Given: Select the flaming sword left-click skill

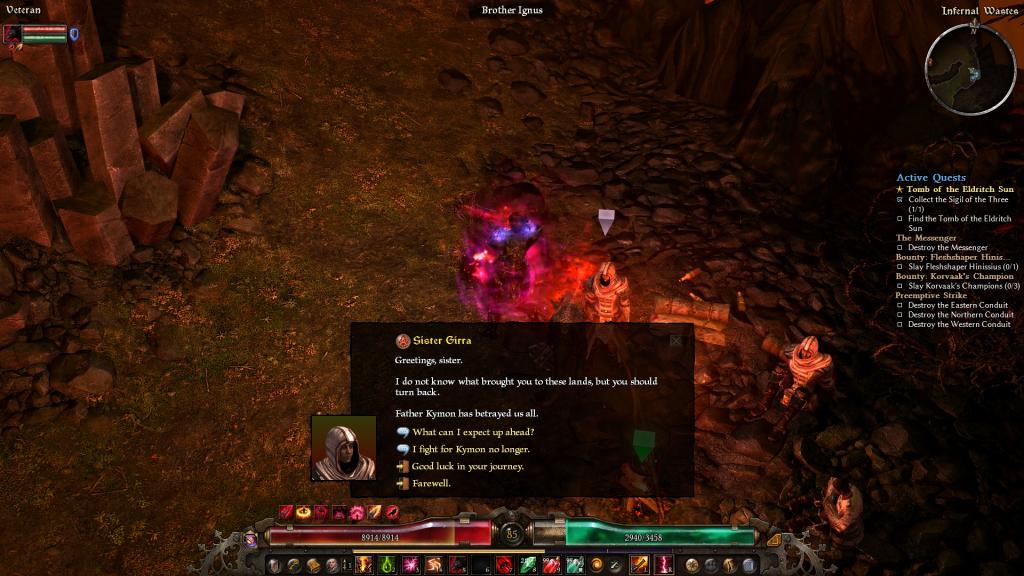Looking at the screenshot, I should point(639,565).
